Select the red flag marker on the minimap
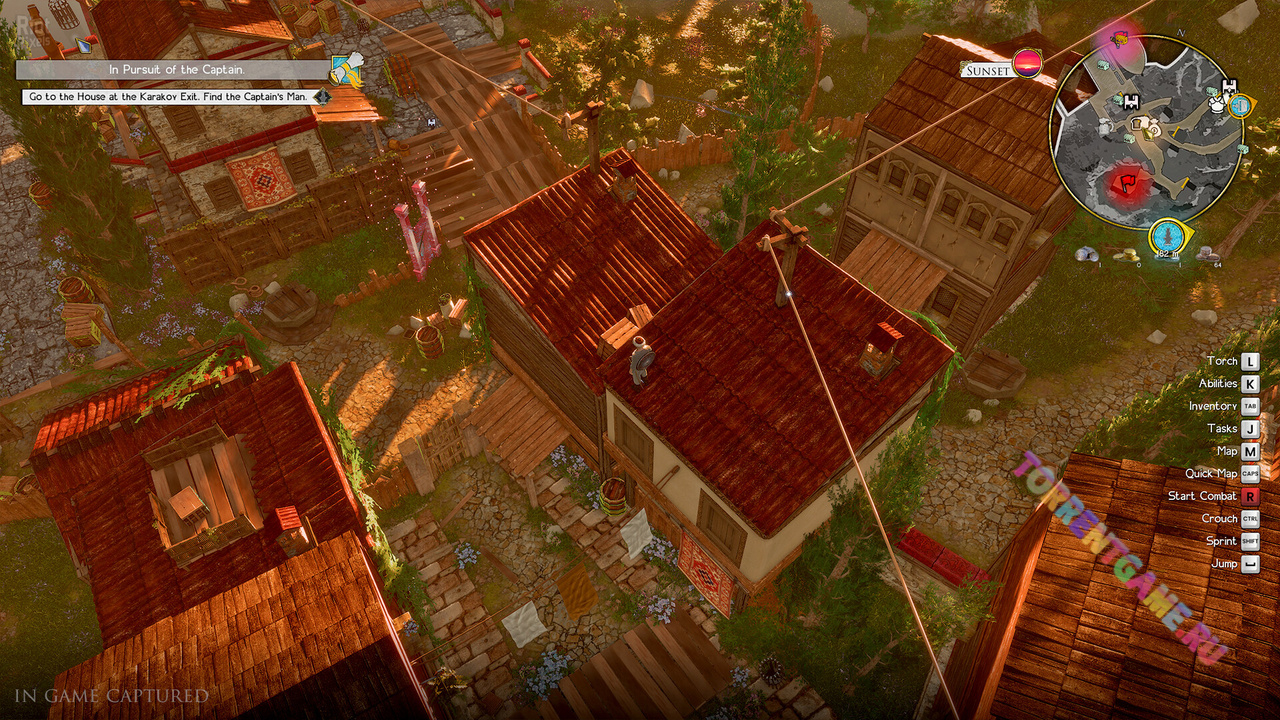The image size is (1280, 720). click(x=1126, y=184)
